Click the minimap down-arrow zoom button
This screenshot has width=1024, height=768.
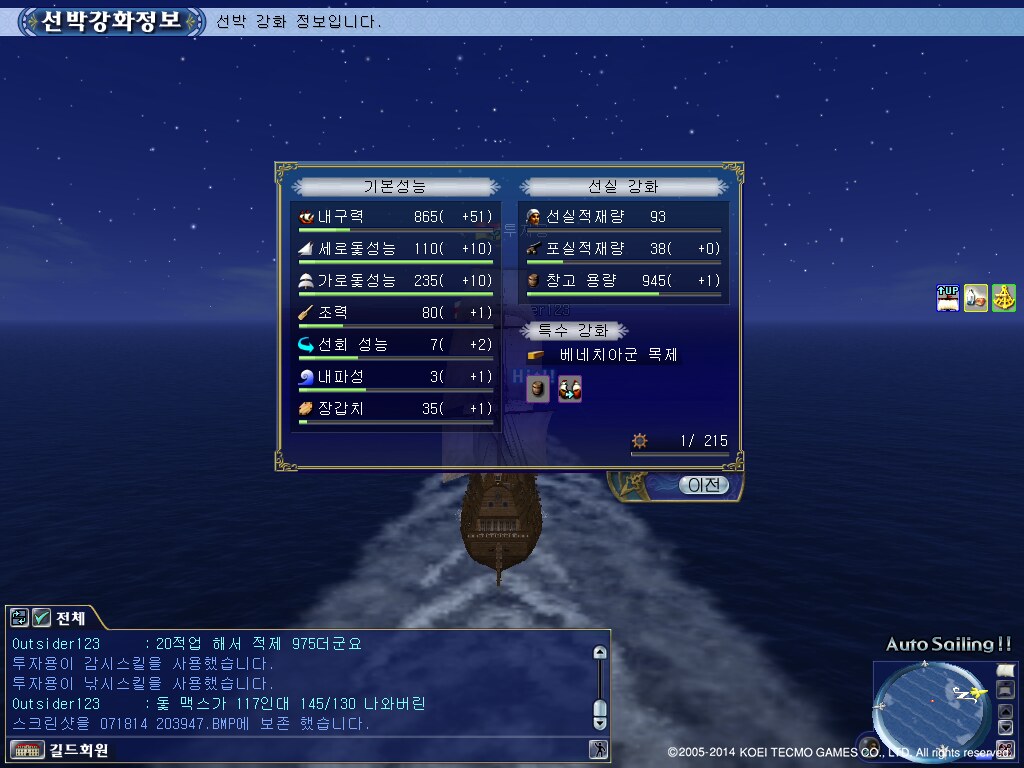click(x=1006, y=728)
